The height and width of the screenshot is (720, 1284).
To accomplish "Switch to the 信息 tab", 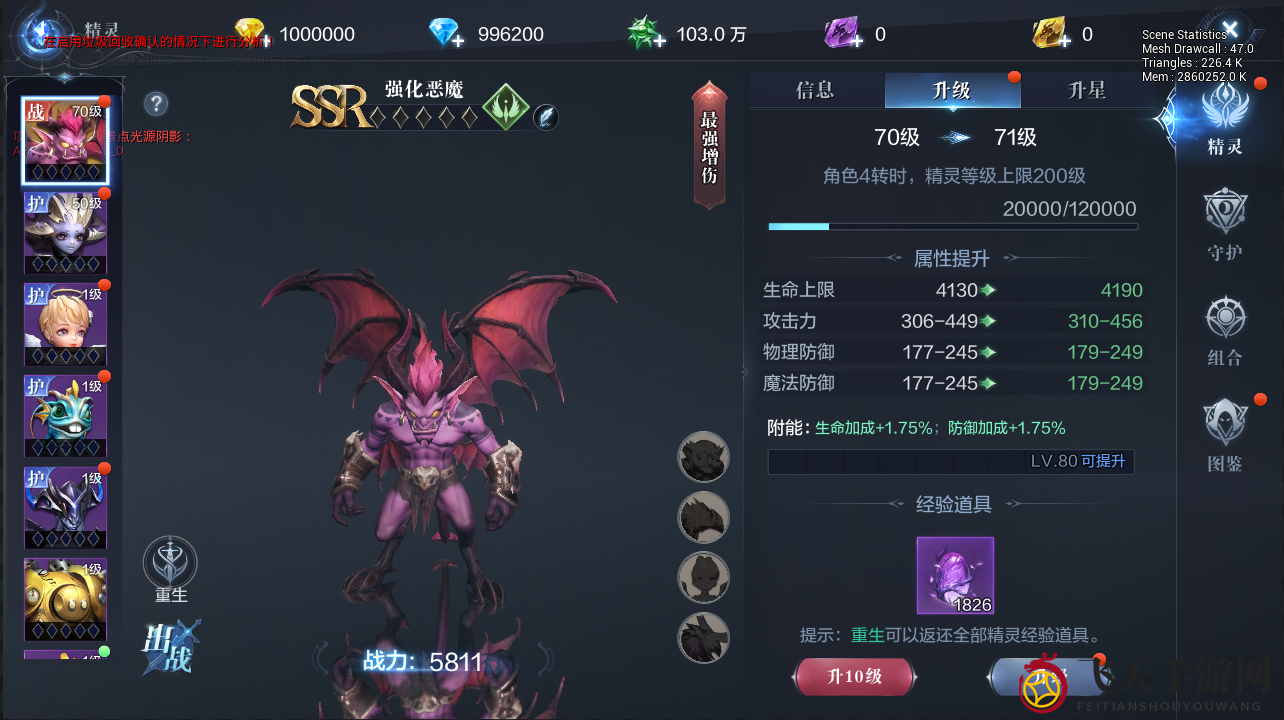I will (815, 89).
